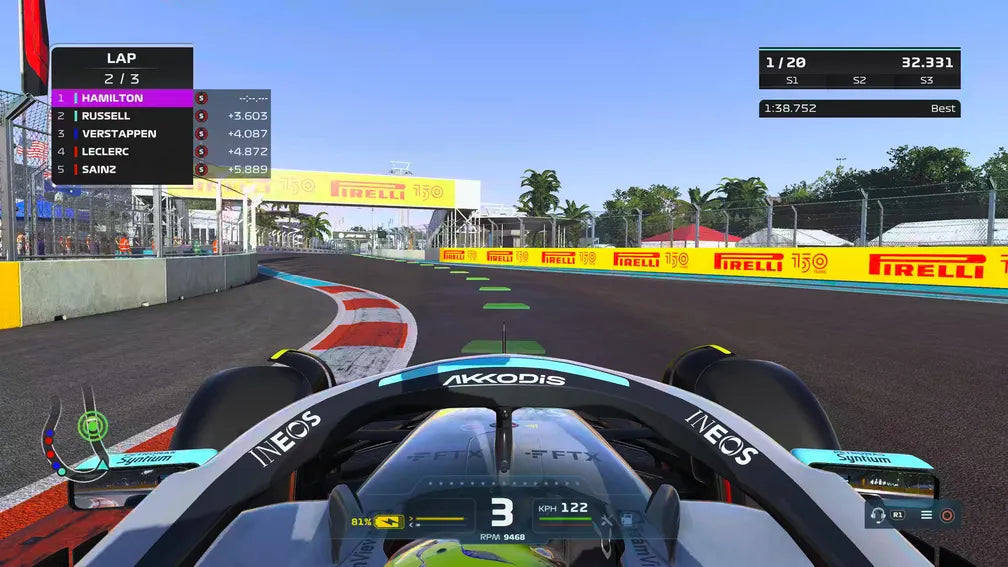The width and height of the screenshot is (1008, 567).
Task: Click the green marker on the minimap
Action: click(x=92, y=426)
